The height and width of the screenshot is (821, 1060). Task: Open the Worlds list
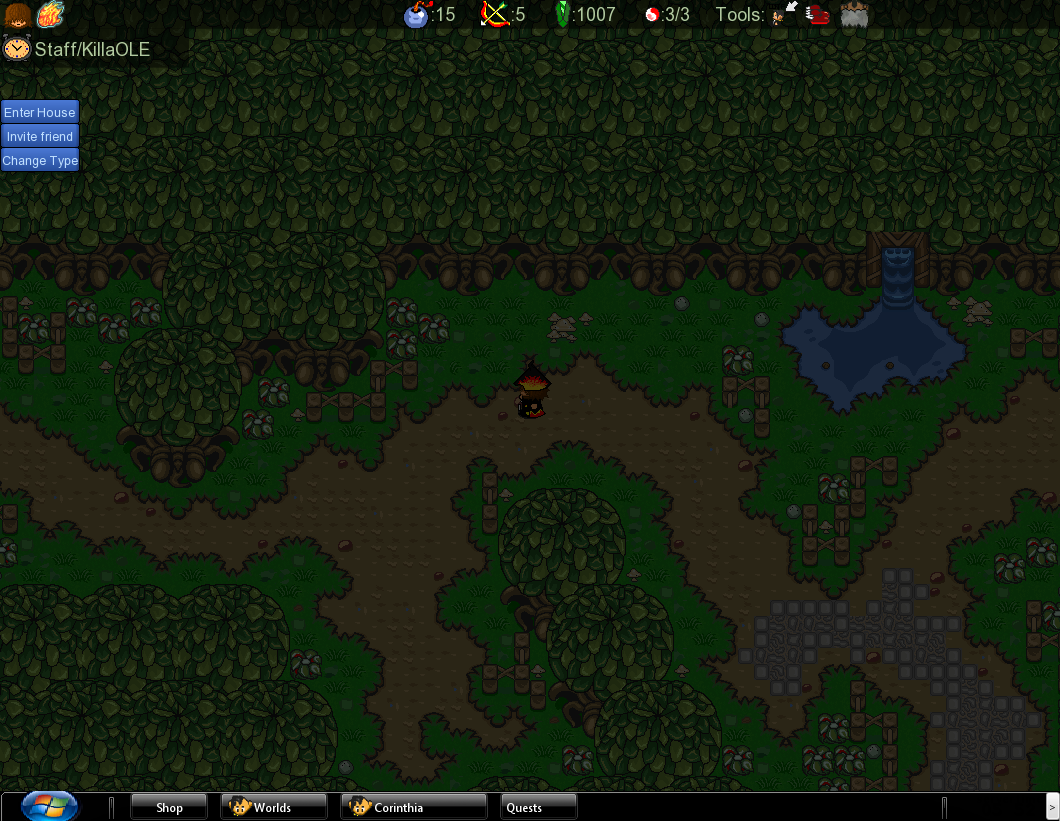pyautogui.click(x=273, y=807)
